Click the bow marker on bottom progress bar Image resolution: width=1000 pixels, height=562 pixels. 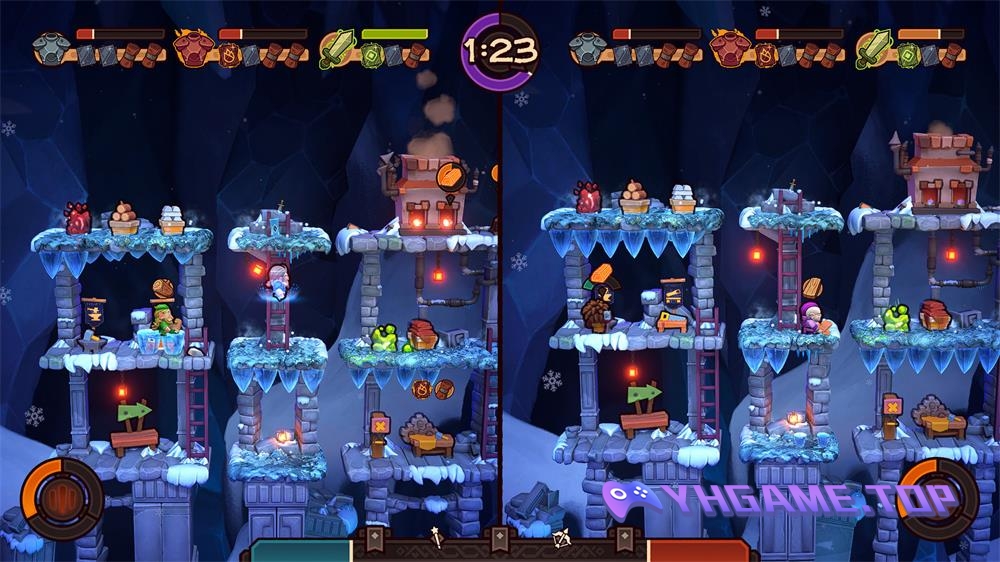click(561, 540)
